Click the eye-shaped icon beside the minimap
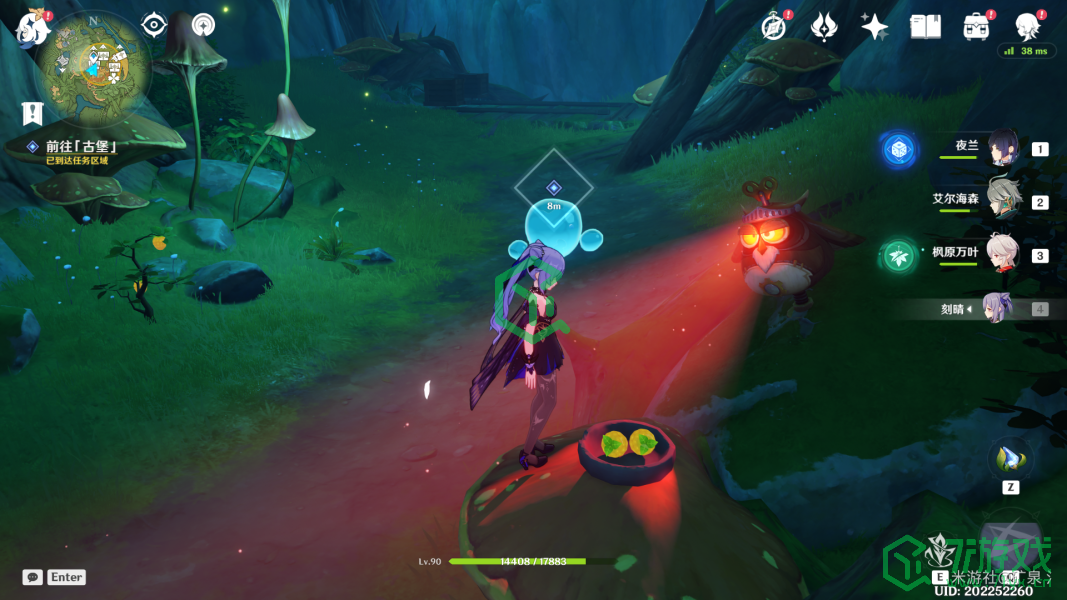The height and width of the screenshot is (600, 1067). (154, 25)
